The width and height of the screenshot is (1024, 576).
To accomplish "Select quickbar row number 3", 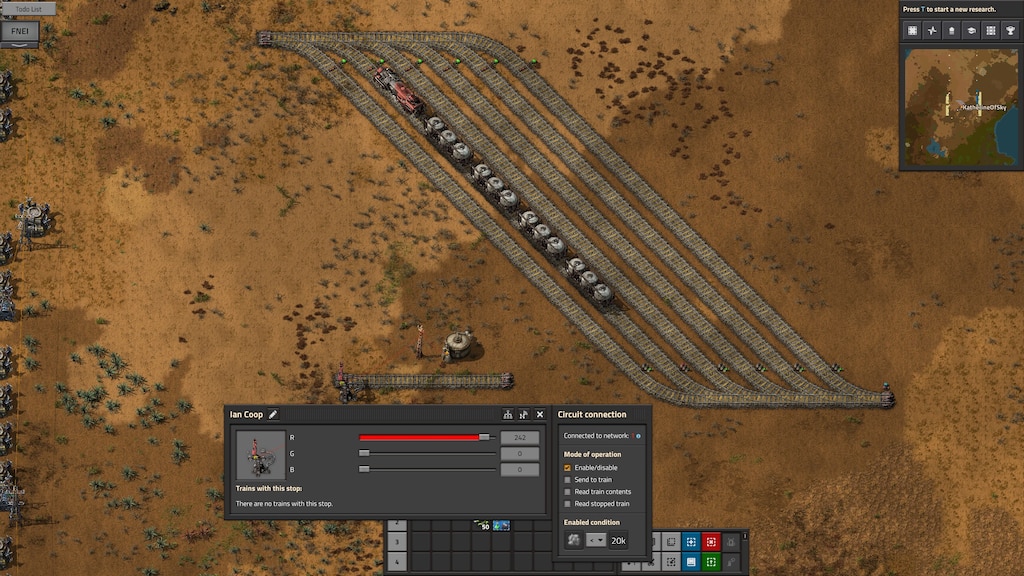I will click(397, 541).
